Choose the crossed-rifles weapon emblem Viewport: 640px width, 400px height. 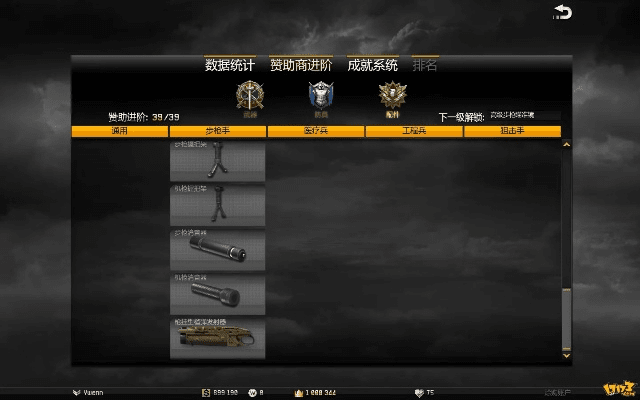coord(248,96)
